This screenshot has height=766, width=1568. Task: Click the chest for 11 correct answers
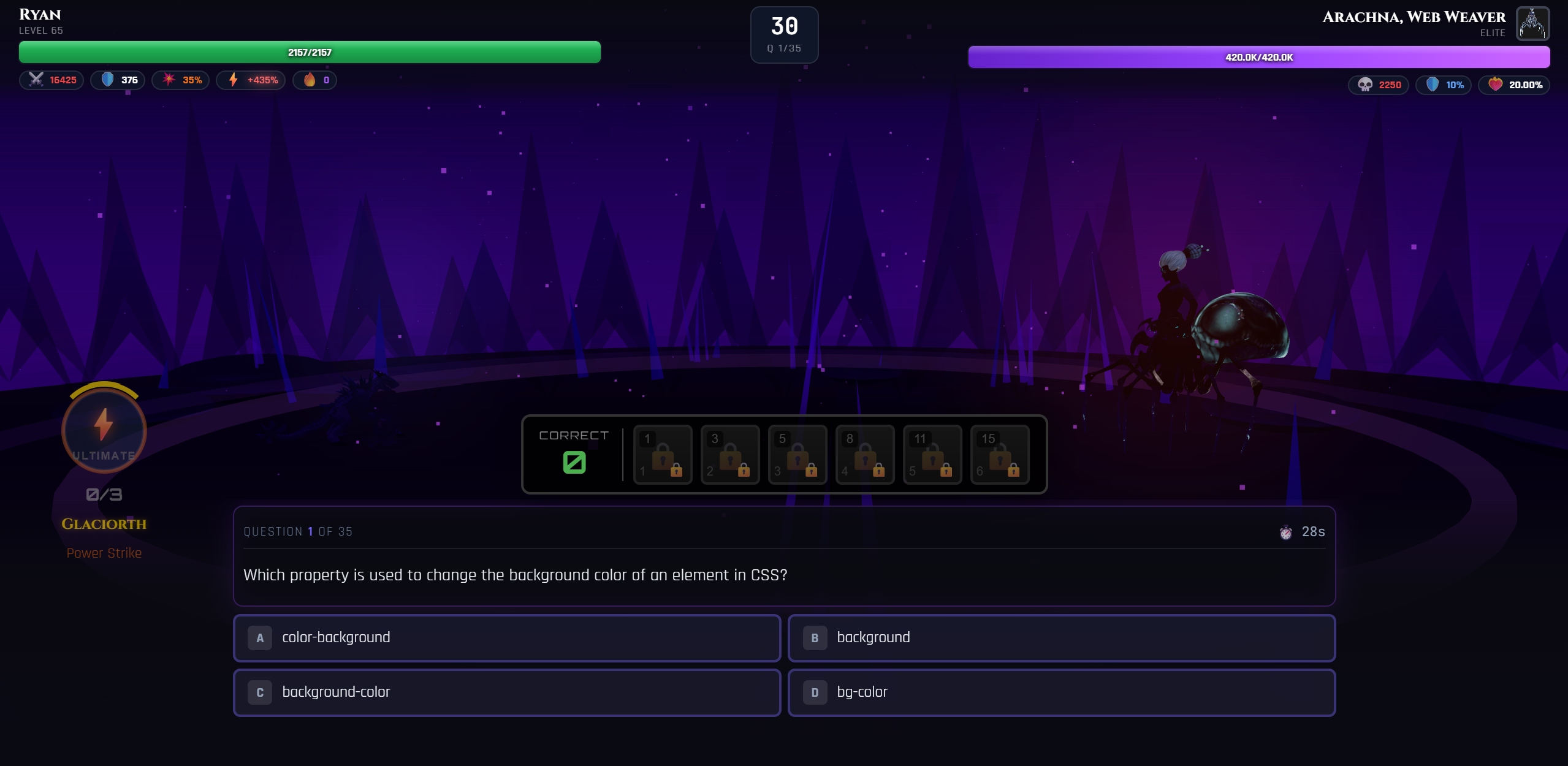[x=932, y=455]
